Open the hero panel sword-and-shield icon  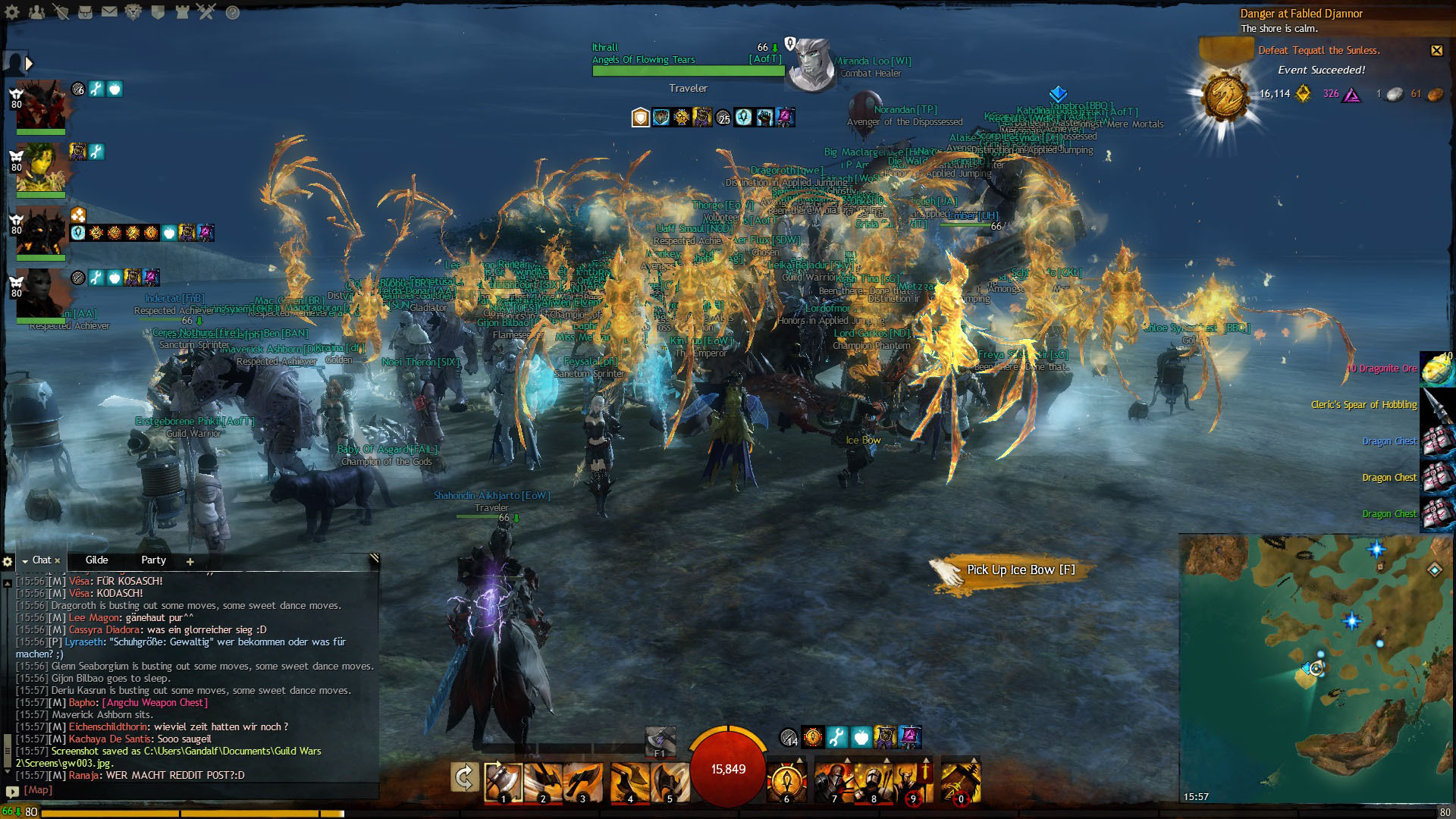coord(61,12)
